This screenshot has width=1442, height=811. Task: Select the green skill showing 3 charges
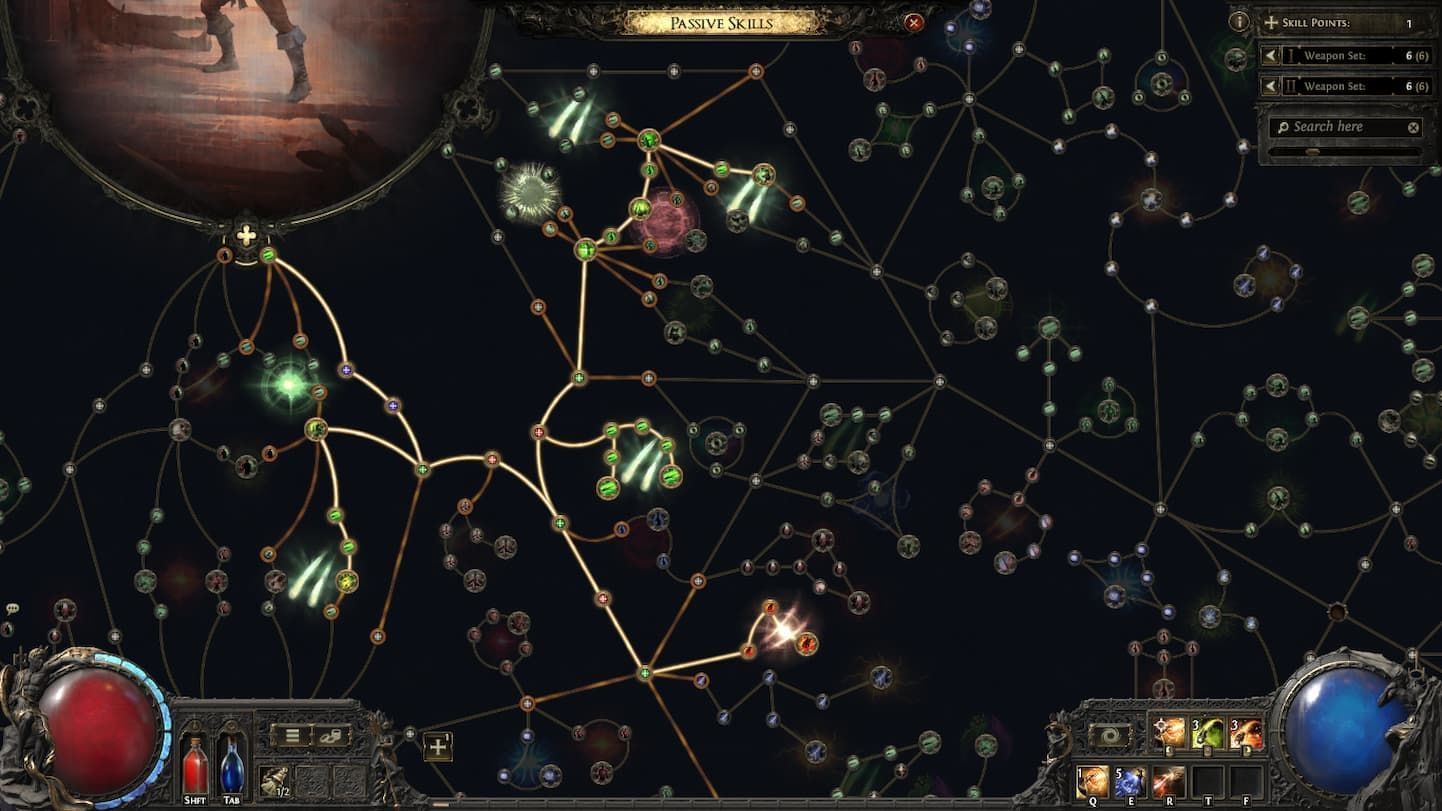(1207, 731)
